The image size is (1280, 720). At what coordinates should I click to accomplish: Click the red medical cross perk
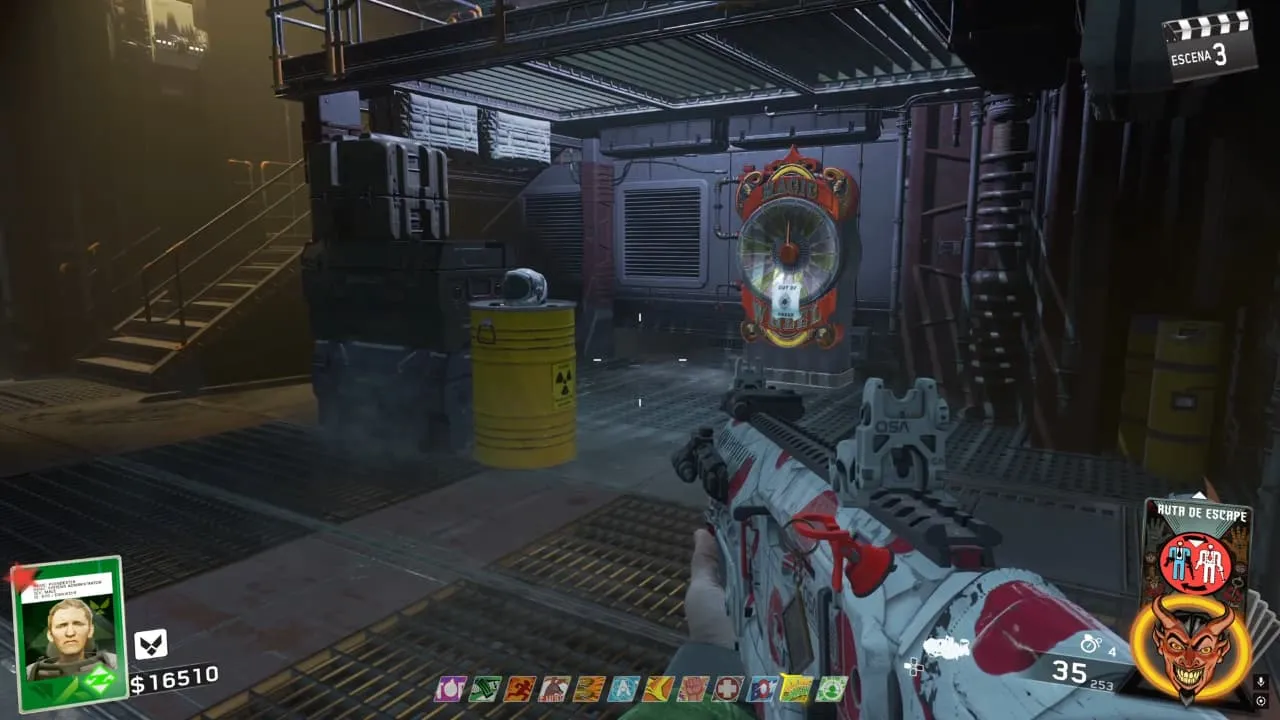click(728, 689)
